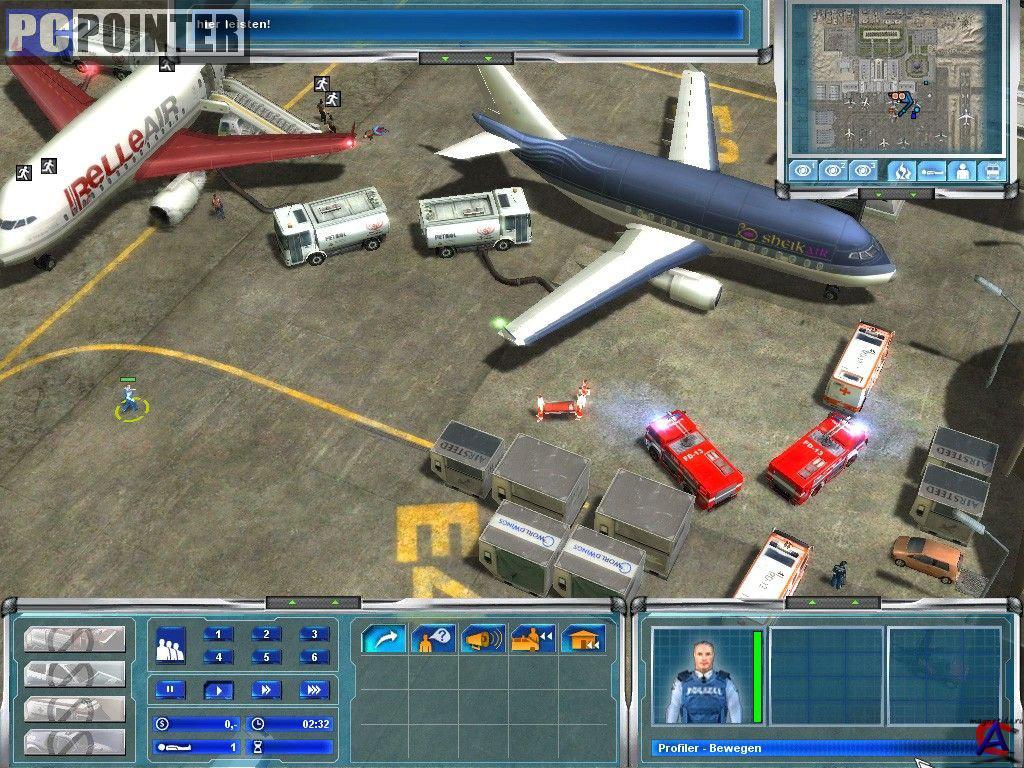The image size is (1024, 768).
Task: Select unit group 1
Action: tap(218, 634)
